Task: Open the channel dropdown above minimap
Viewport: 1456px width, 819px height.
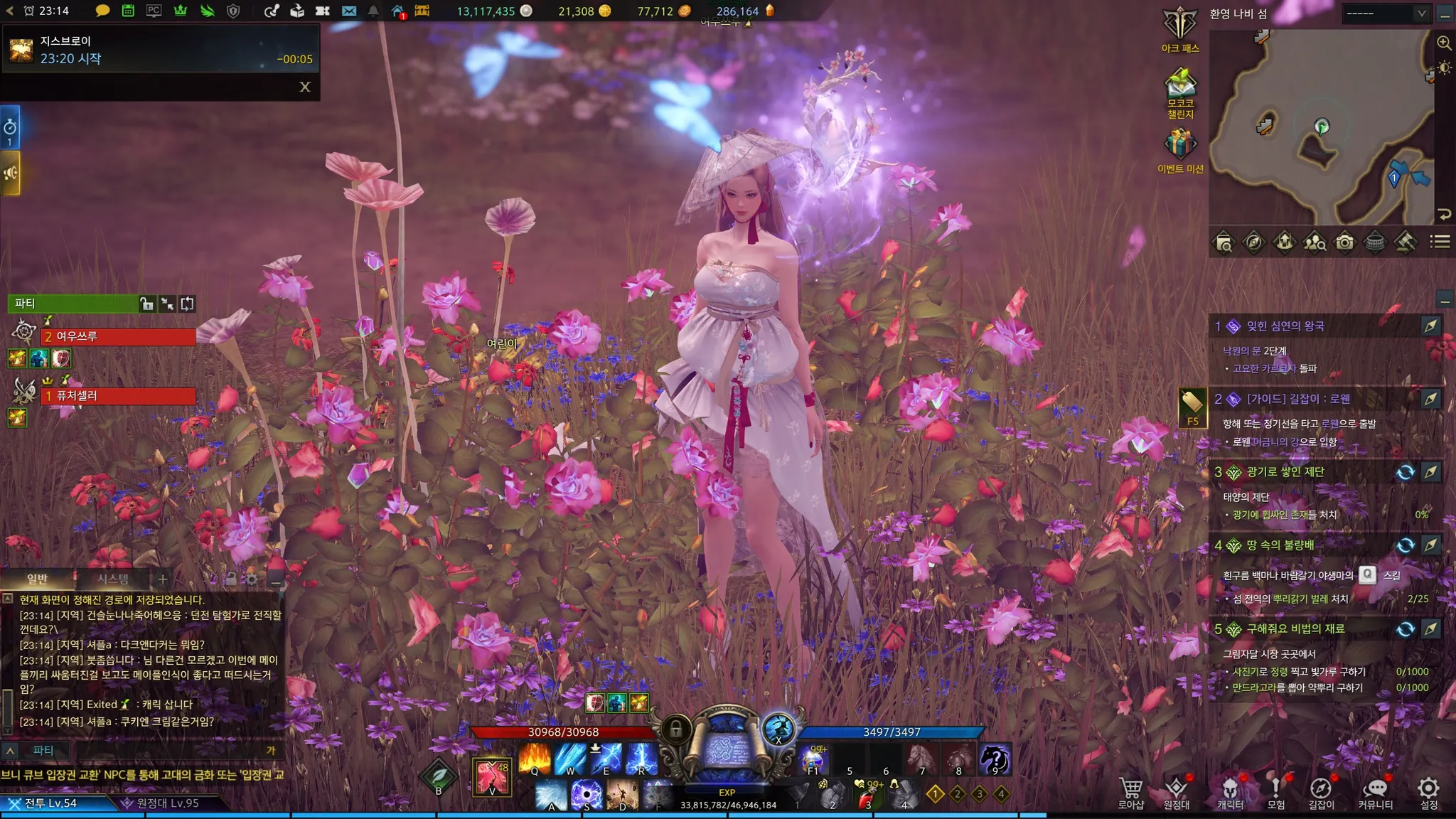Action: (1385, 13)
